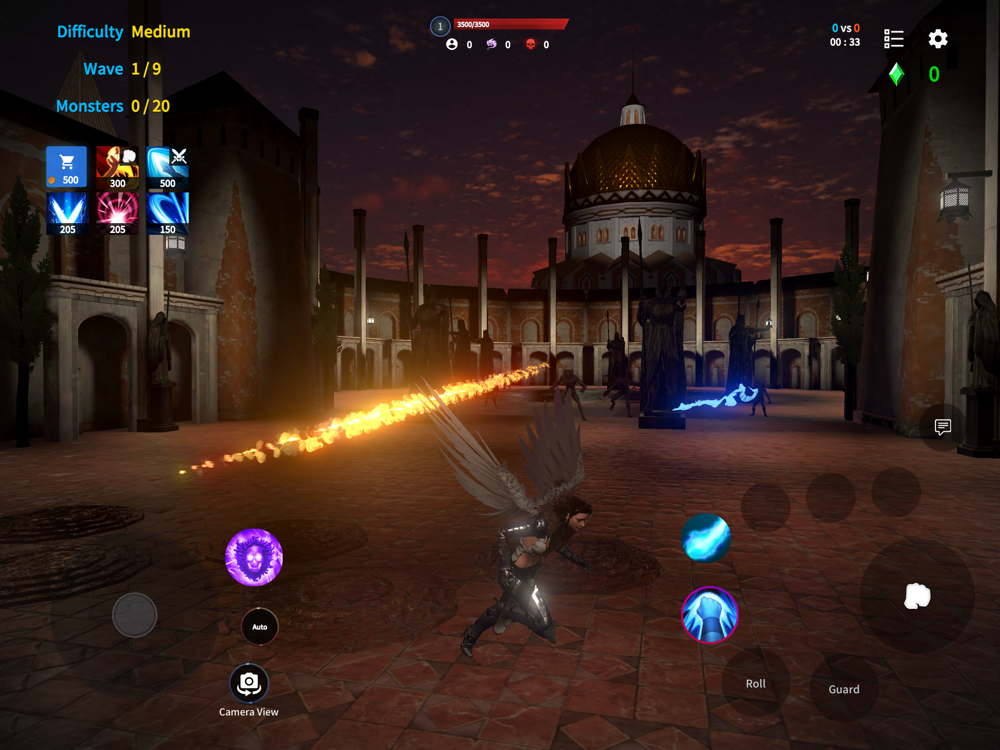Open the chat message button
Screen dimensions: 1000x750
pos(942,427)
